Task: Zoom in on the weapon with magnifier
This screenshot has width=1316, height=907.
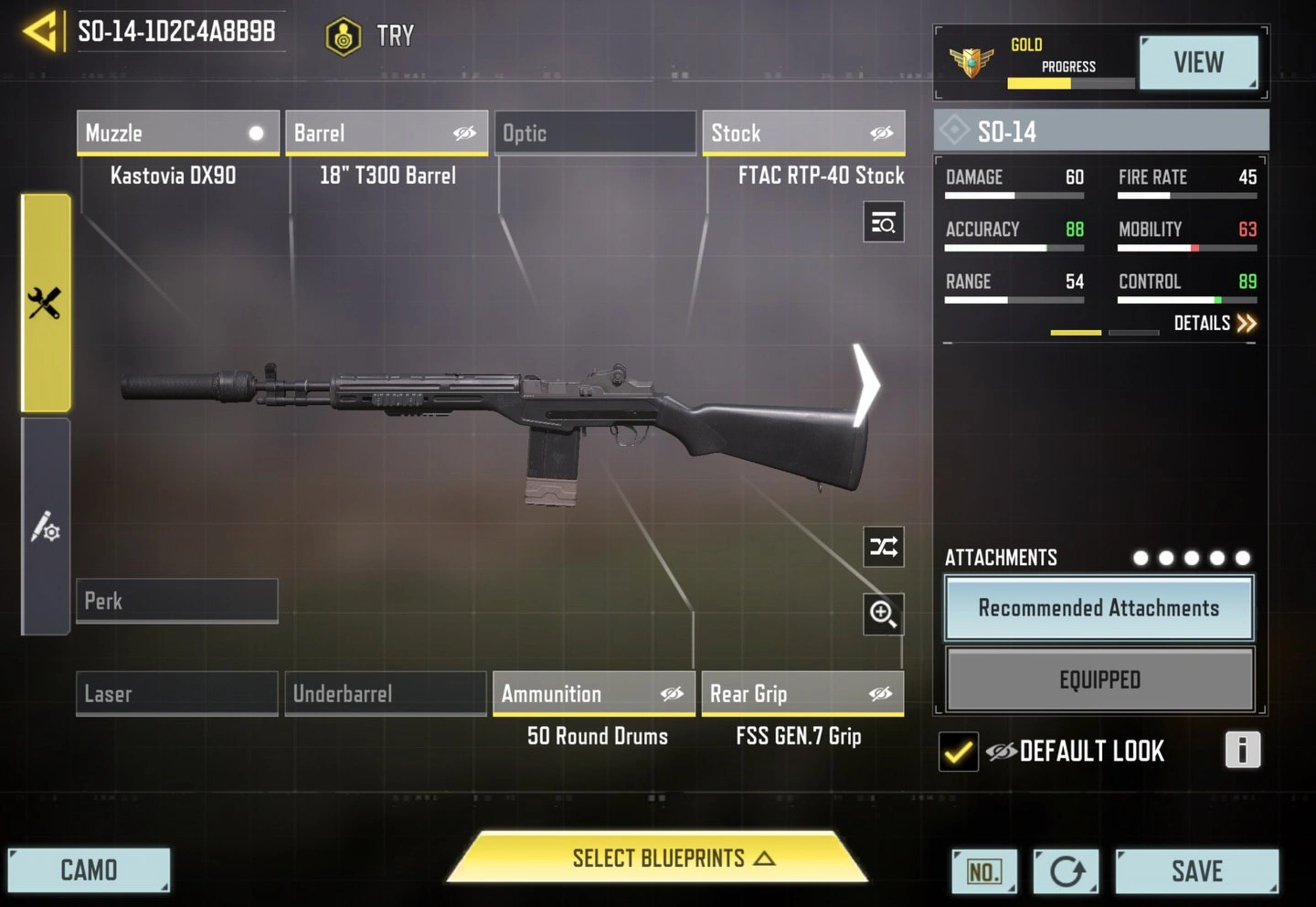Action: [883, 614]
